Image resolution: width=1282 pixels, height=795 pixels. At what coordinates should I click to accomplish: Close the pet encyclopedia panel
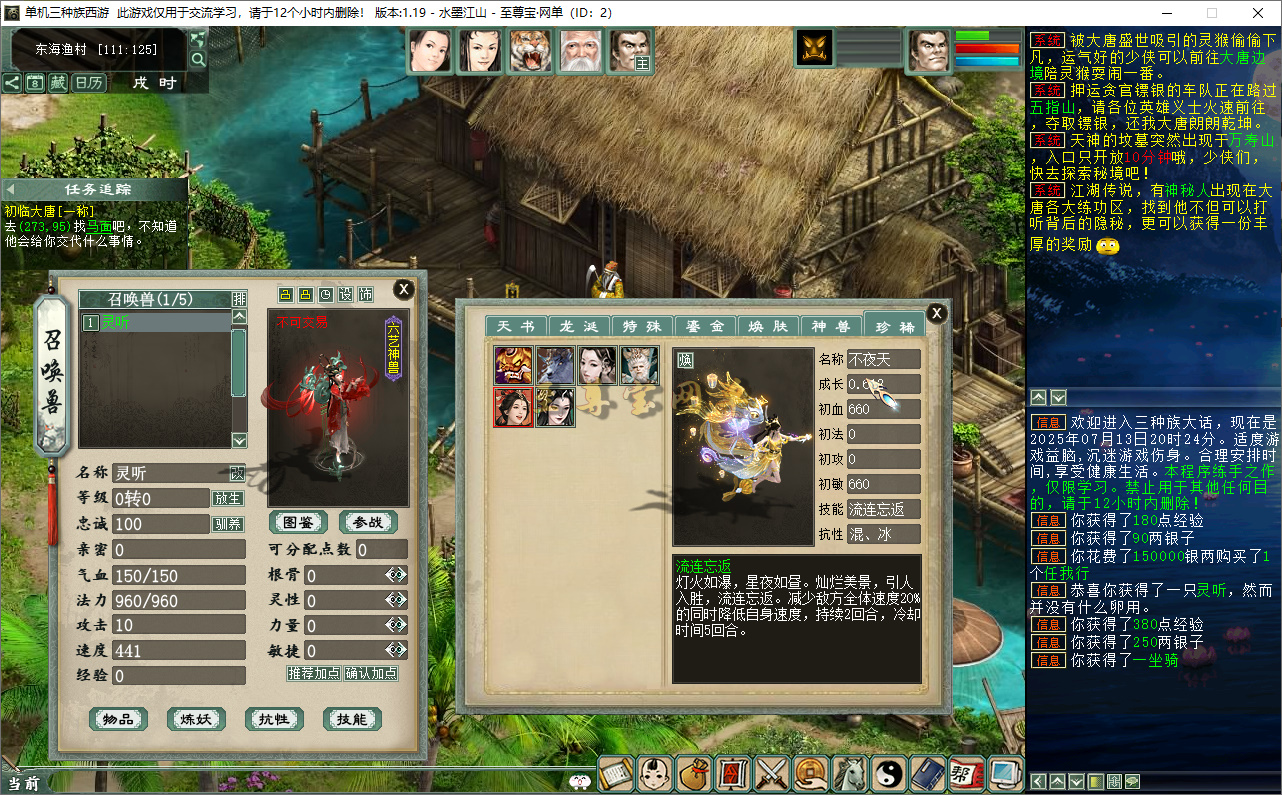point(936,313)
